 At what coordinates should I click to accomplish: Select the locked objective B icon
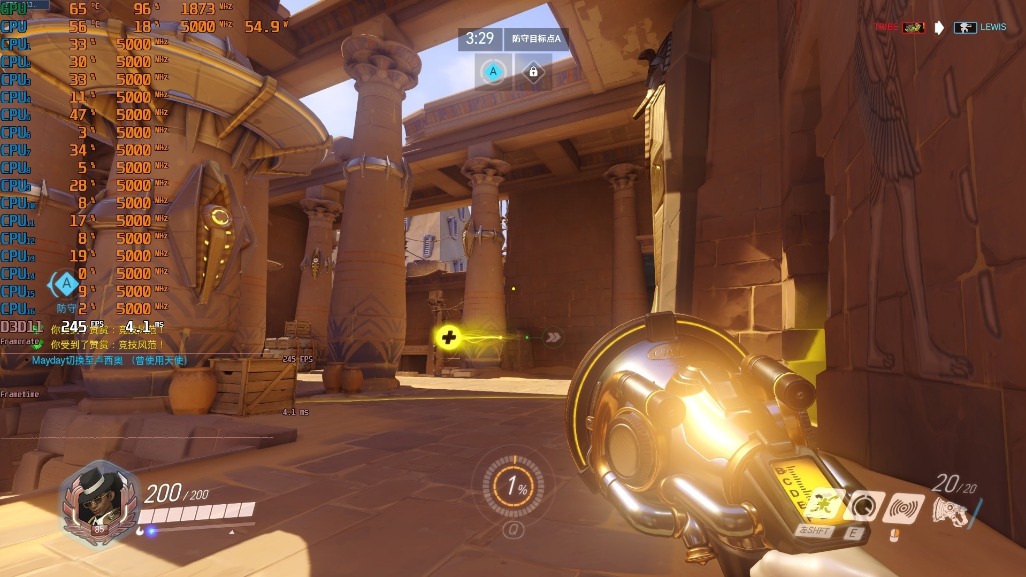533,72
